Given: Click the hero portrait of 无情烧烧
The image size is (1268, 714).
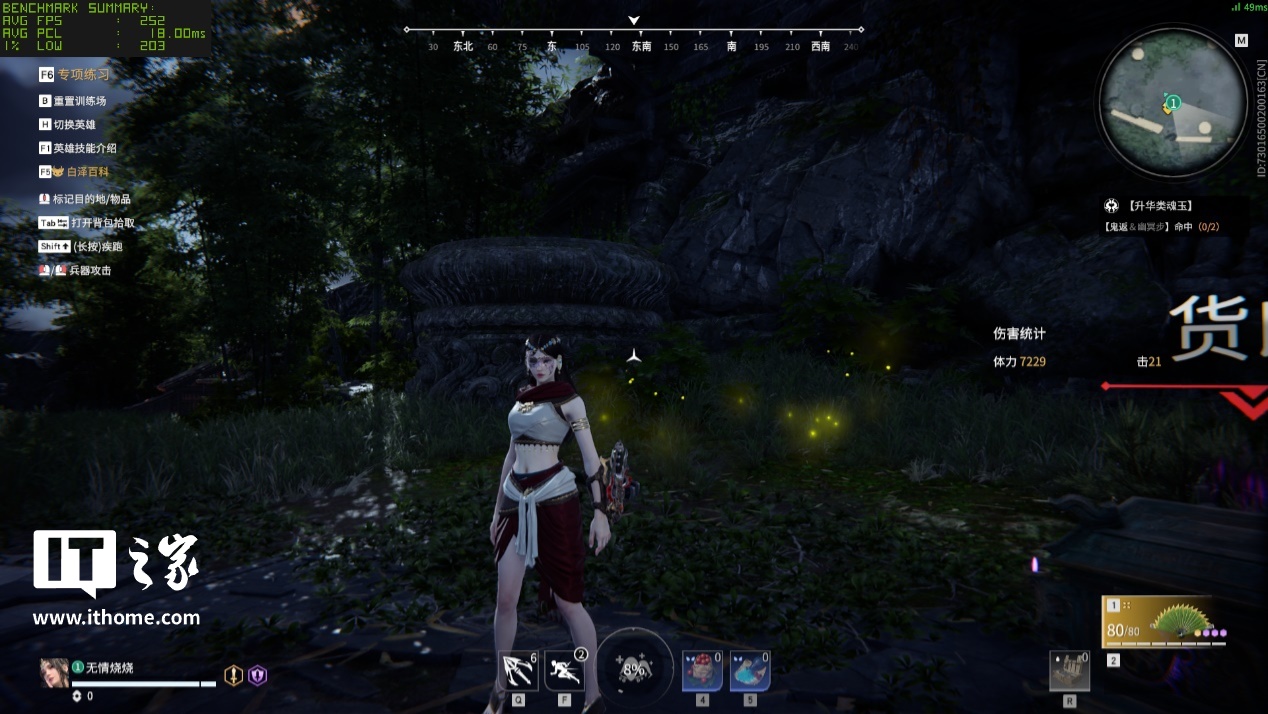Looking at the screenshot, I should [x=54, y=672].
